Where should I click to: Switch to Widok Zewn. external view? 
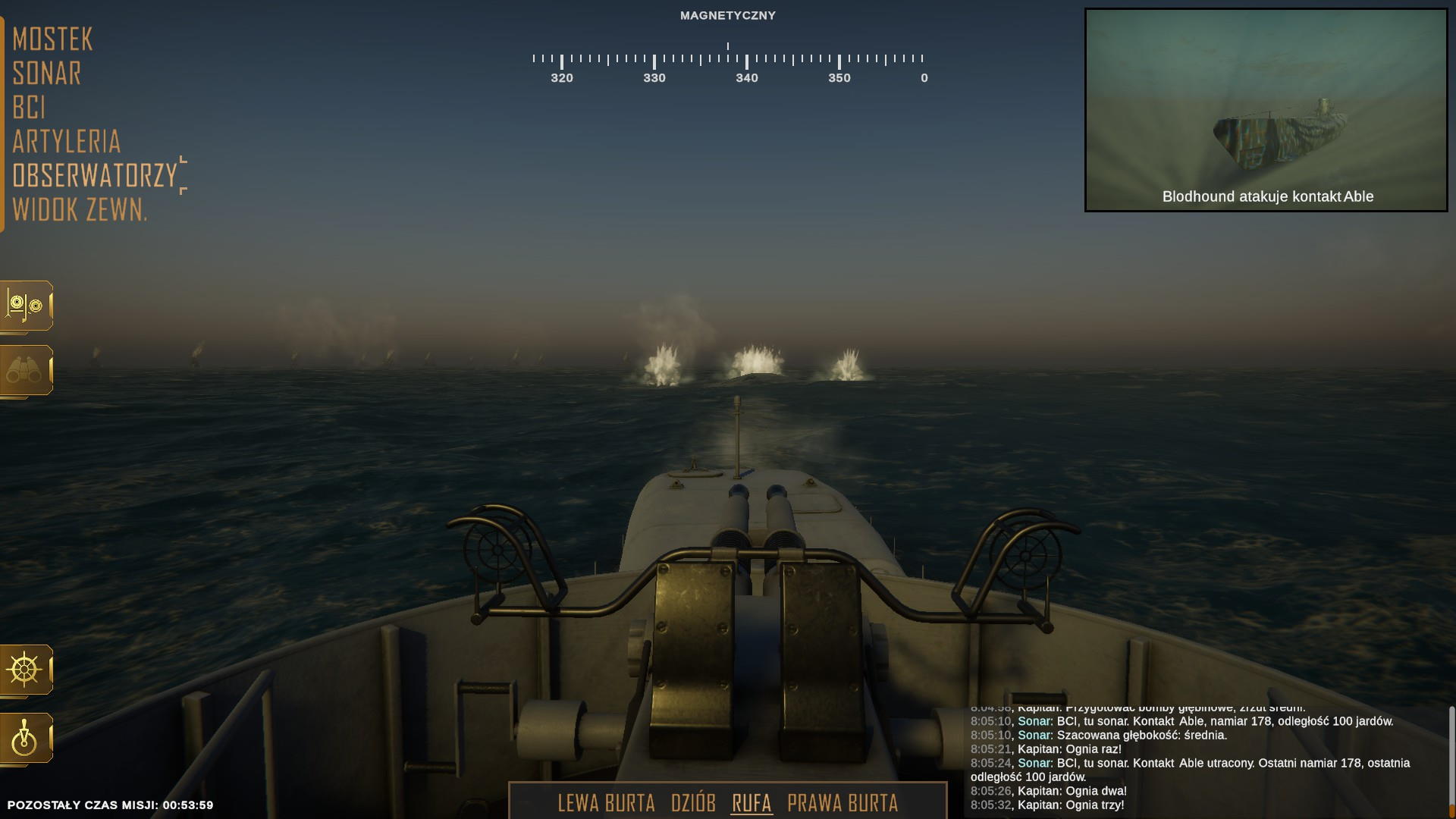pyautogui.click(x=80, y=210)
